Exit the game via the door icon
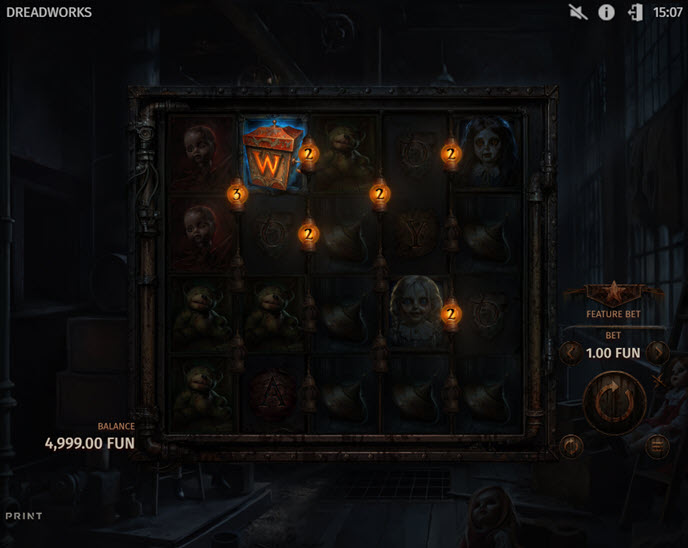 [x=635, y=13]
